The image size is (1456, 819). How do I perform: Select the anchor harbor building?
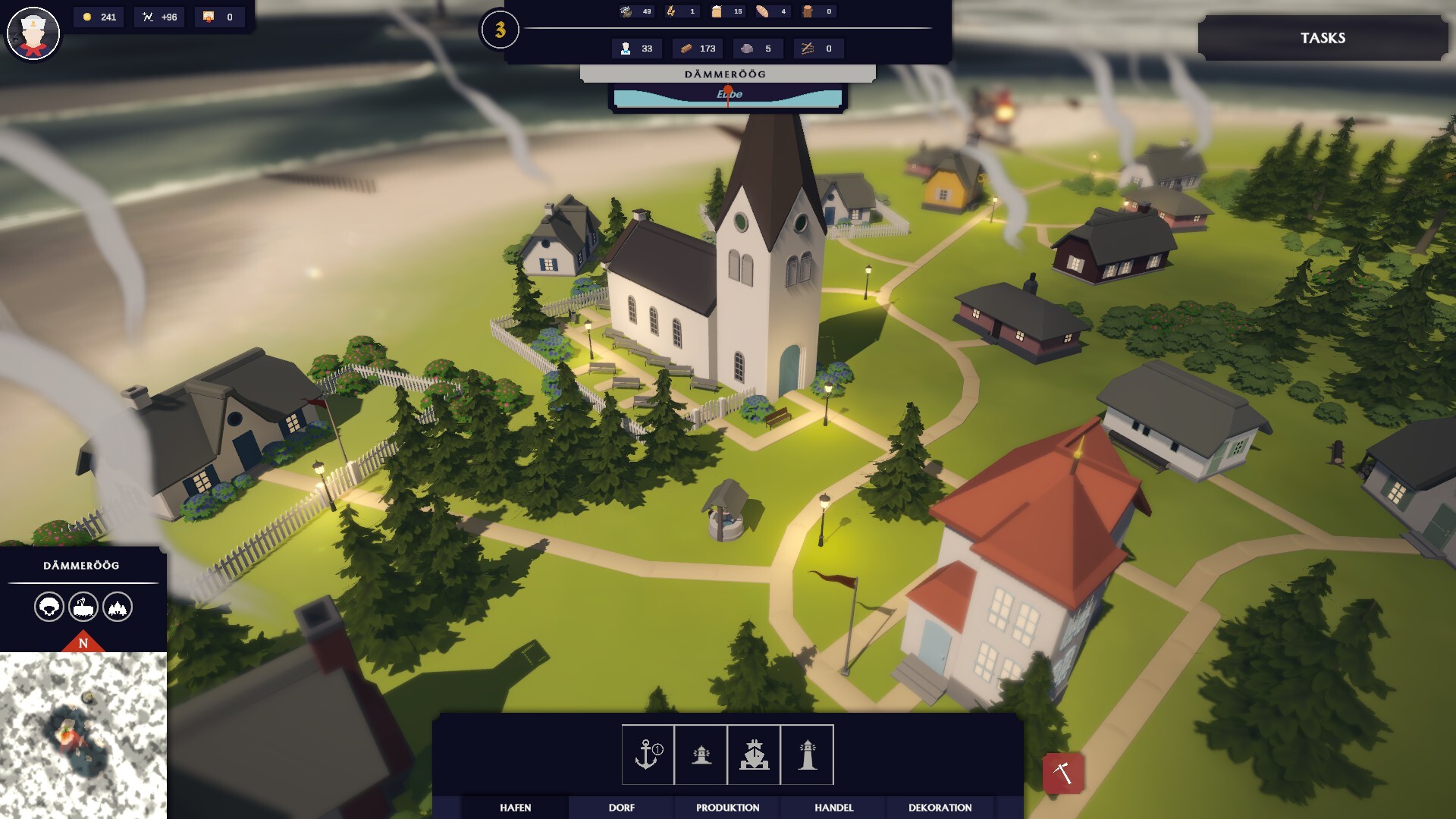648,755
